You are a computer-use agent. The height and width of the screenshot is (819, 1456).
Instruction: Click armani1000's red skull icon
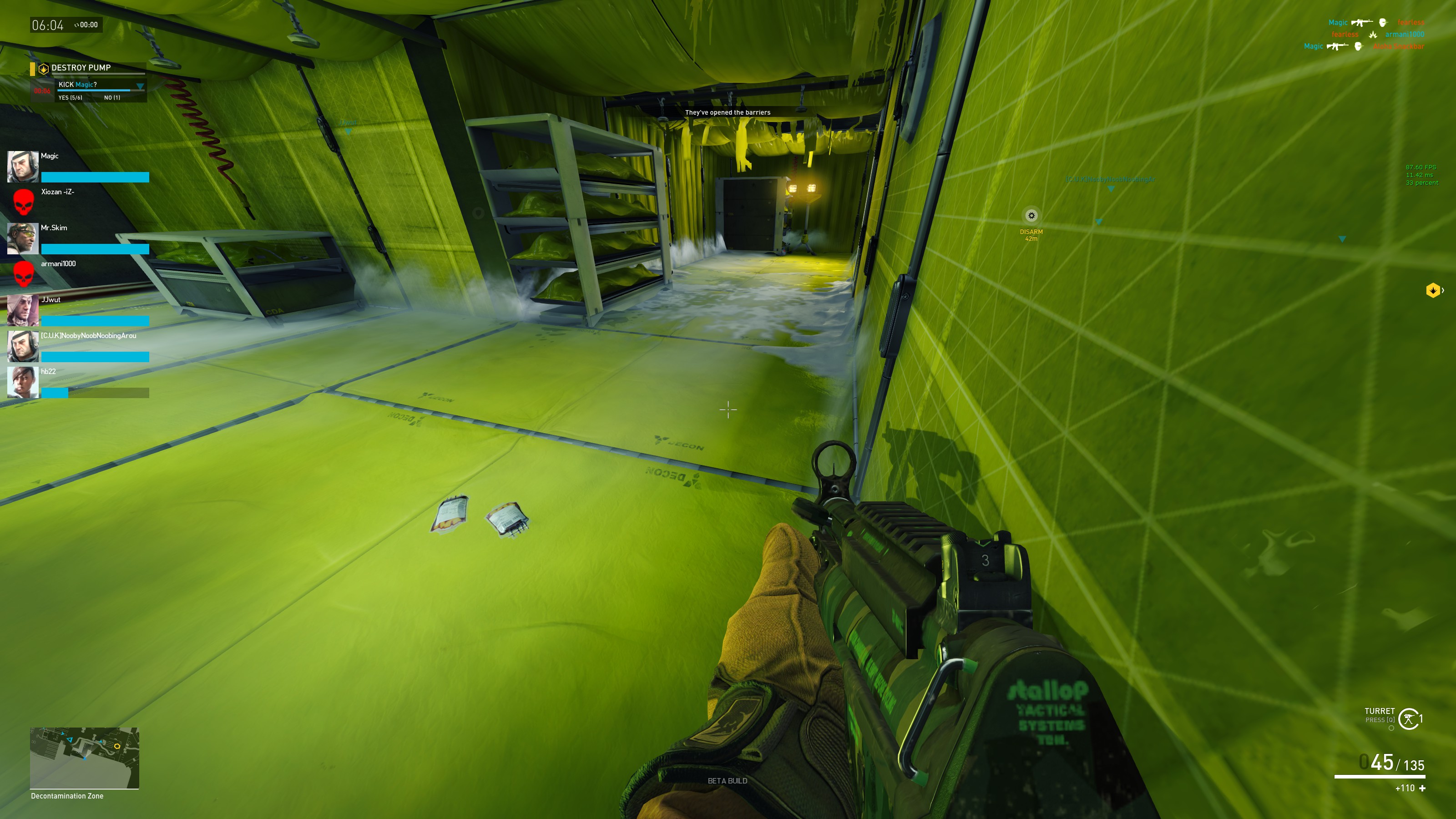pyautogui.click(x=23, y=273)
